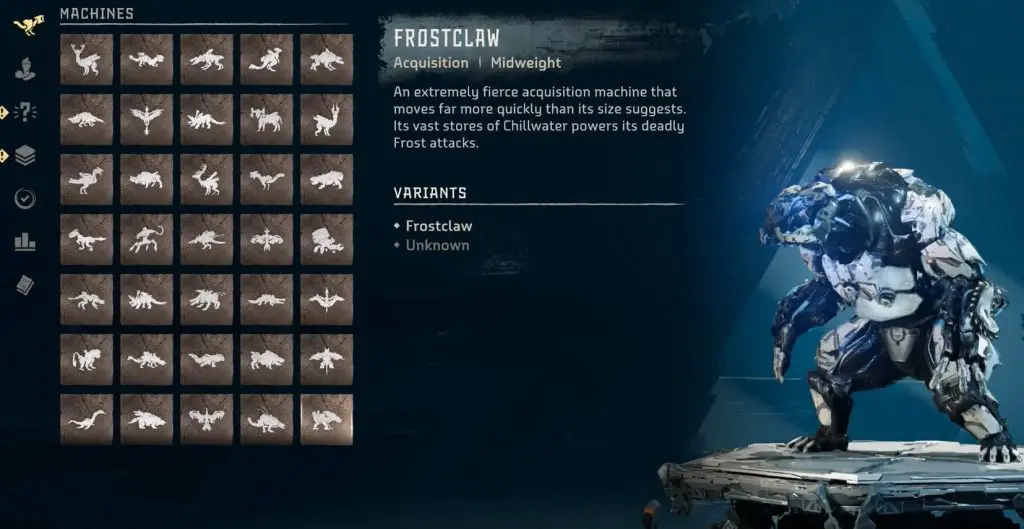
Task: Open the machine tile with tall upright horns
Action: pos(326,120)
